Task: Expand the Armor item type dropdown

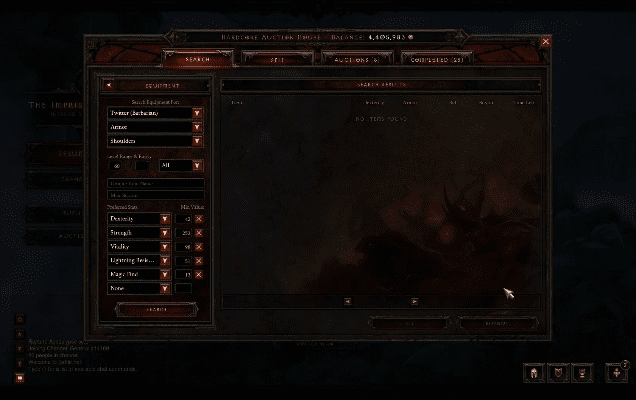Action: [x=197, y=127]
